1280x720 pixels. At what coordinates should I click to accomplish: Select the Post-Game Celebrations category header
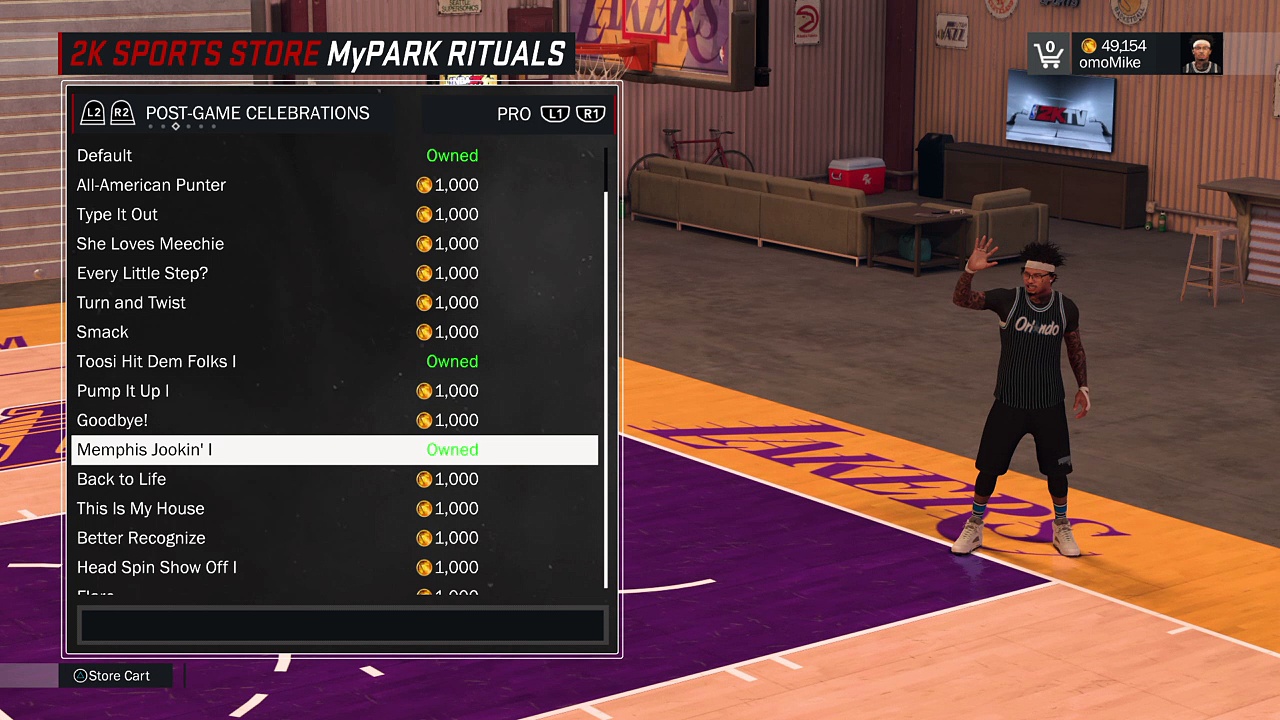tap(257, 114)
